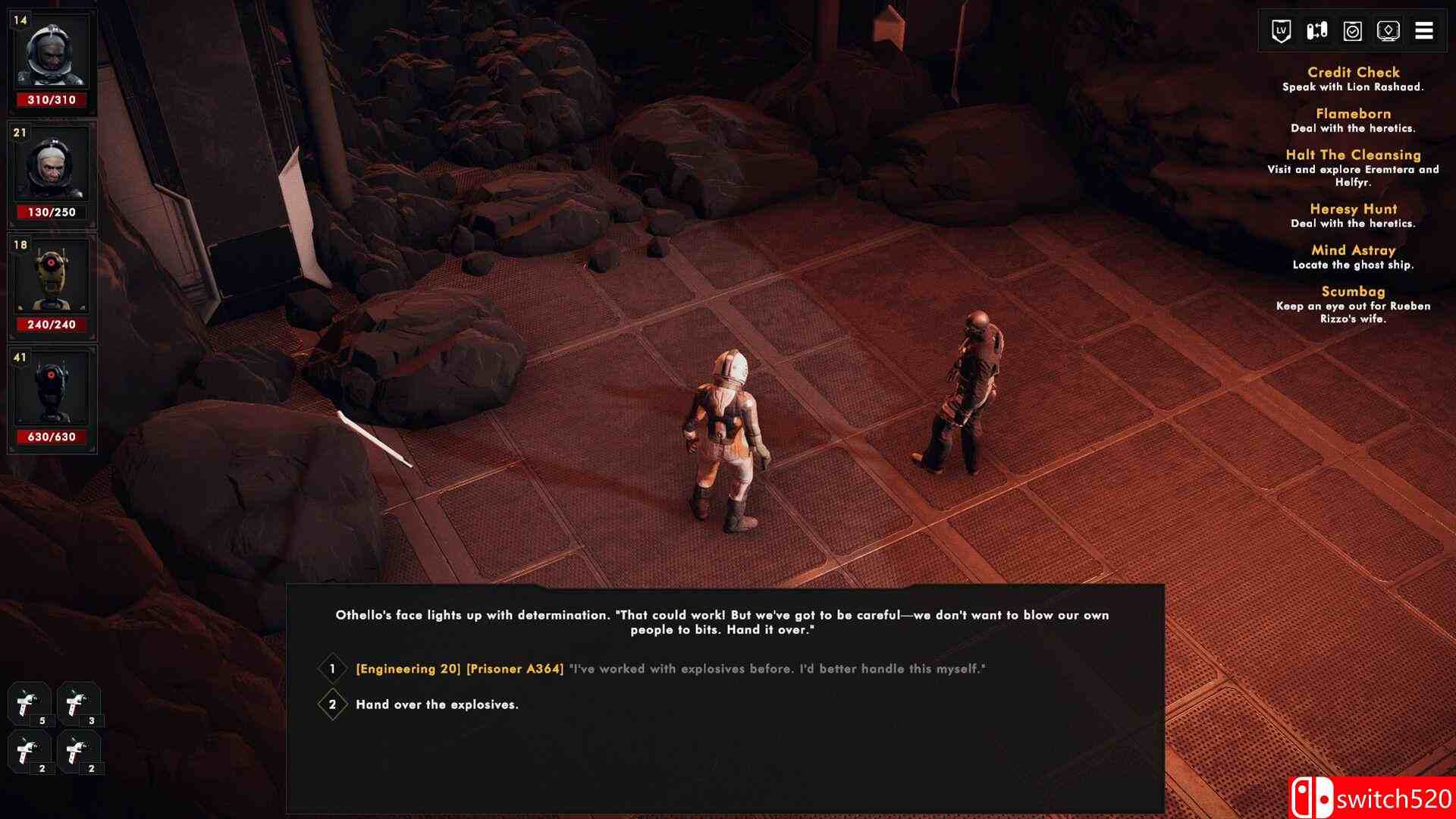
Task: Click the Halt The Cleansing quest title
Action: pos(1353,155)
